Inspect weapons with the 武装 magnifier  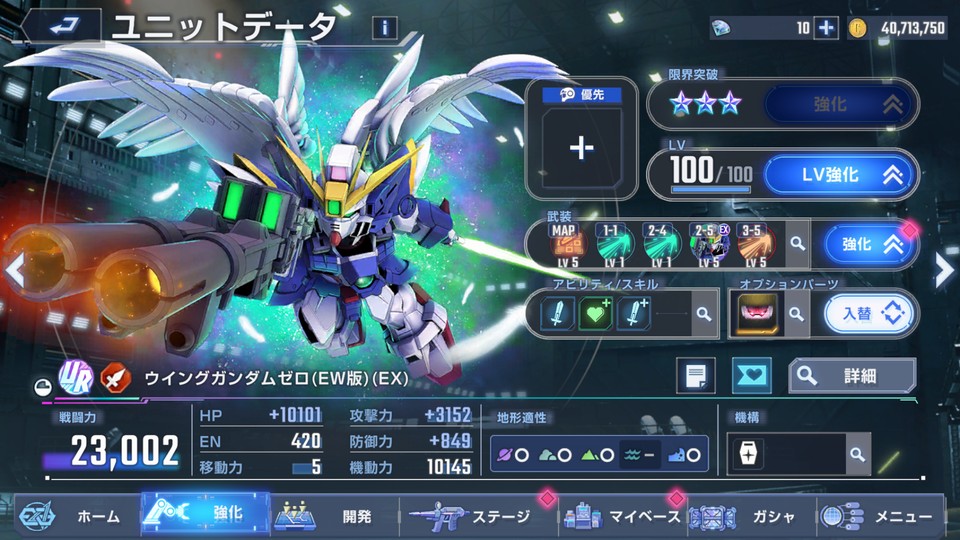point(797,243)
